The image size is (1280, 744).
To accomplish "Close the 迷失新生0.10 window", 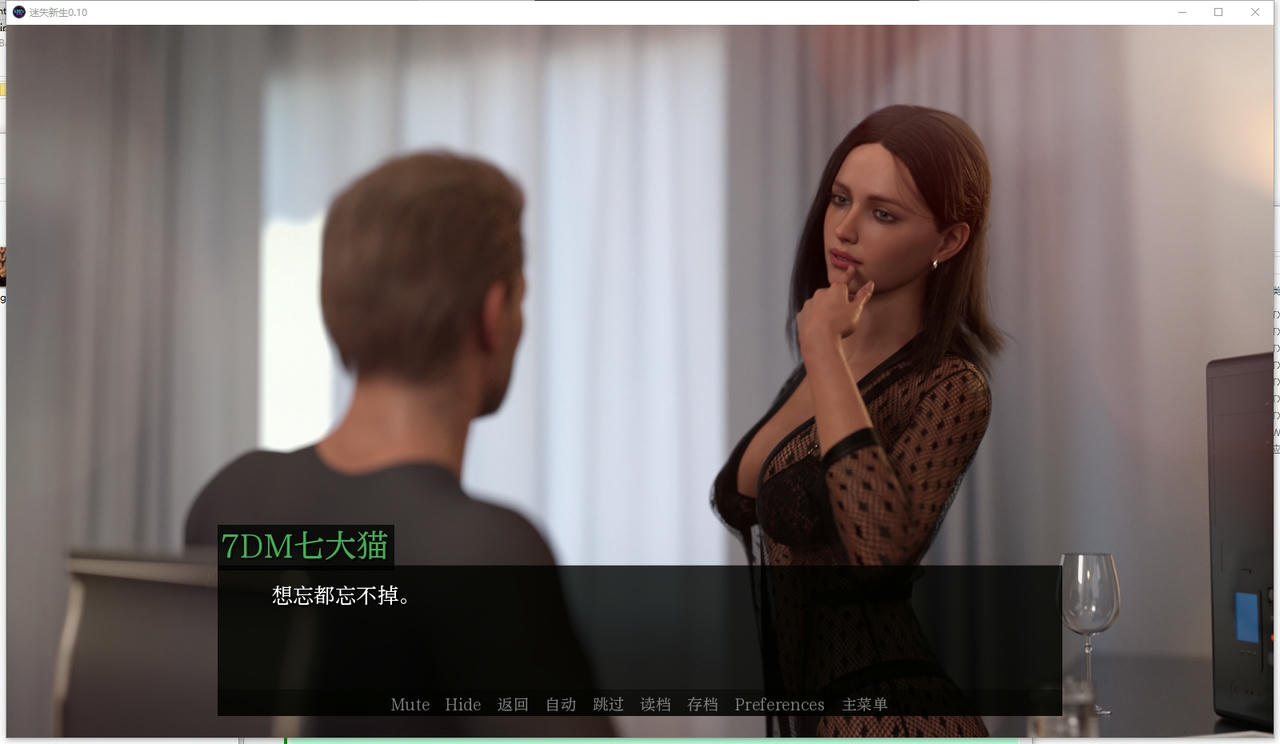I will tap(1254, 12).
